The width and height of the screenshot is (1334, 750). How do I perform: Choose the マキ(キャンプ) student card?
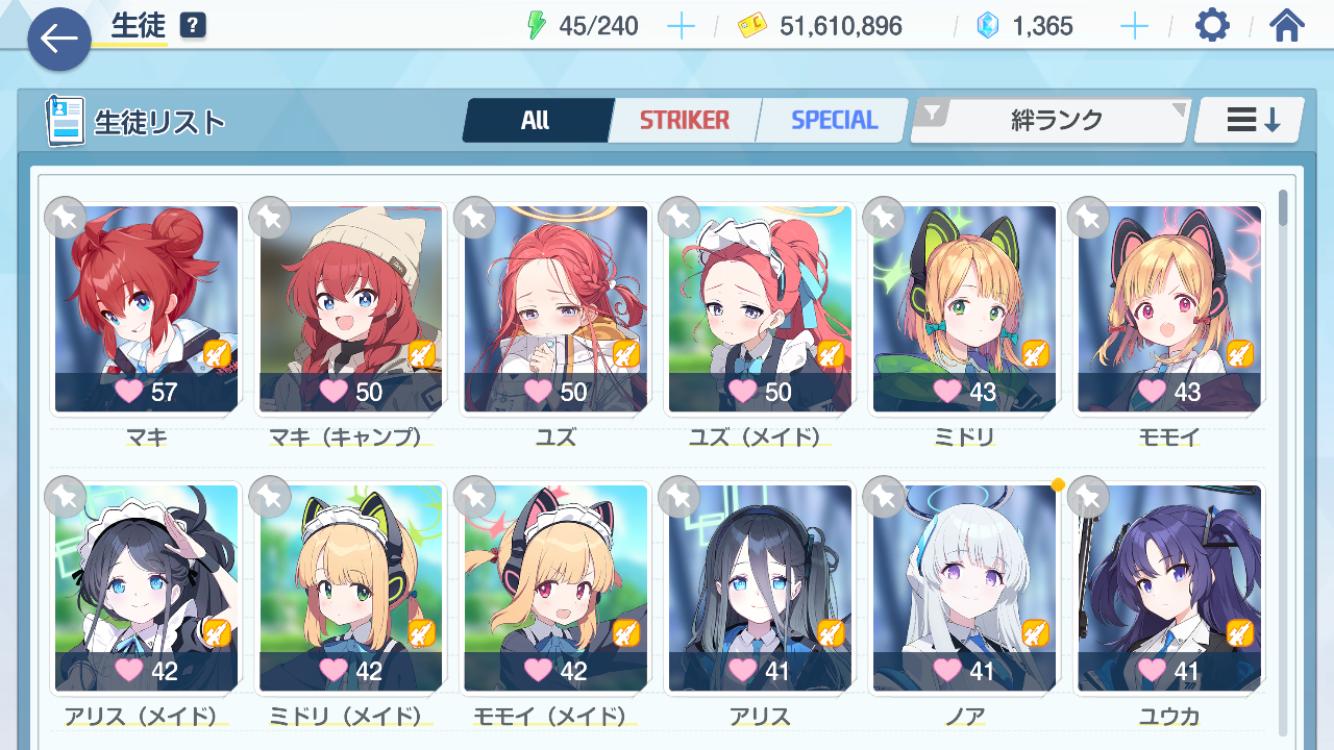click(x=351, y=309)
